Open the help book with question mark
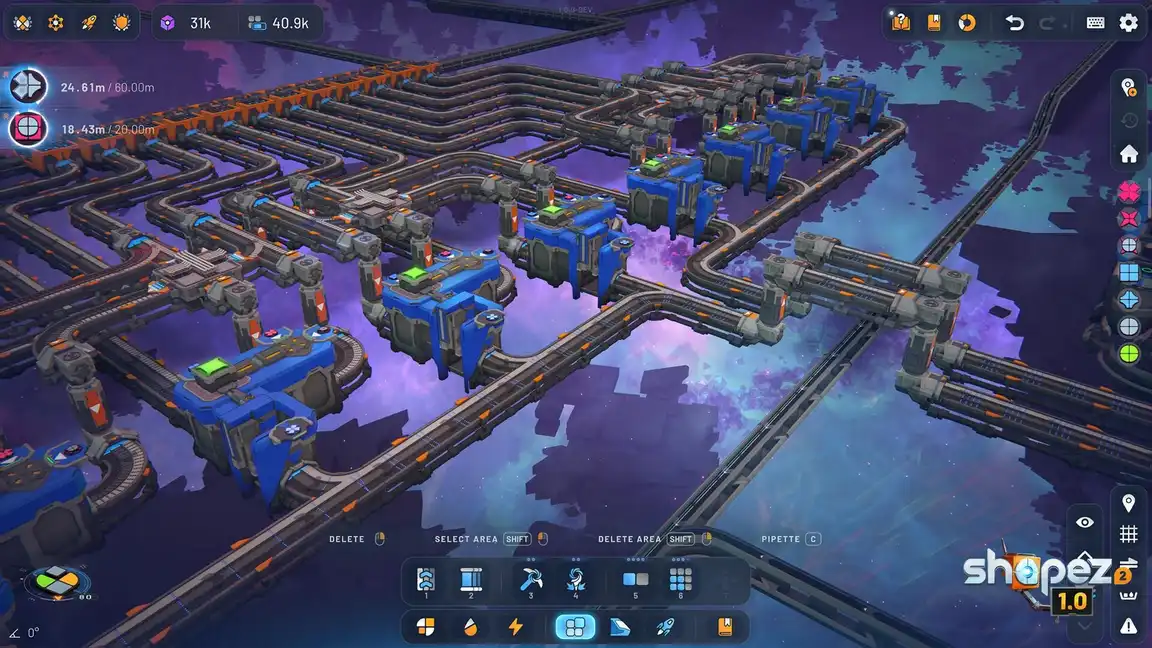This screenshot has height=648, width=1152. click(x=901, y=22)
